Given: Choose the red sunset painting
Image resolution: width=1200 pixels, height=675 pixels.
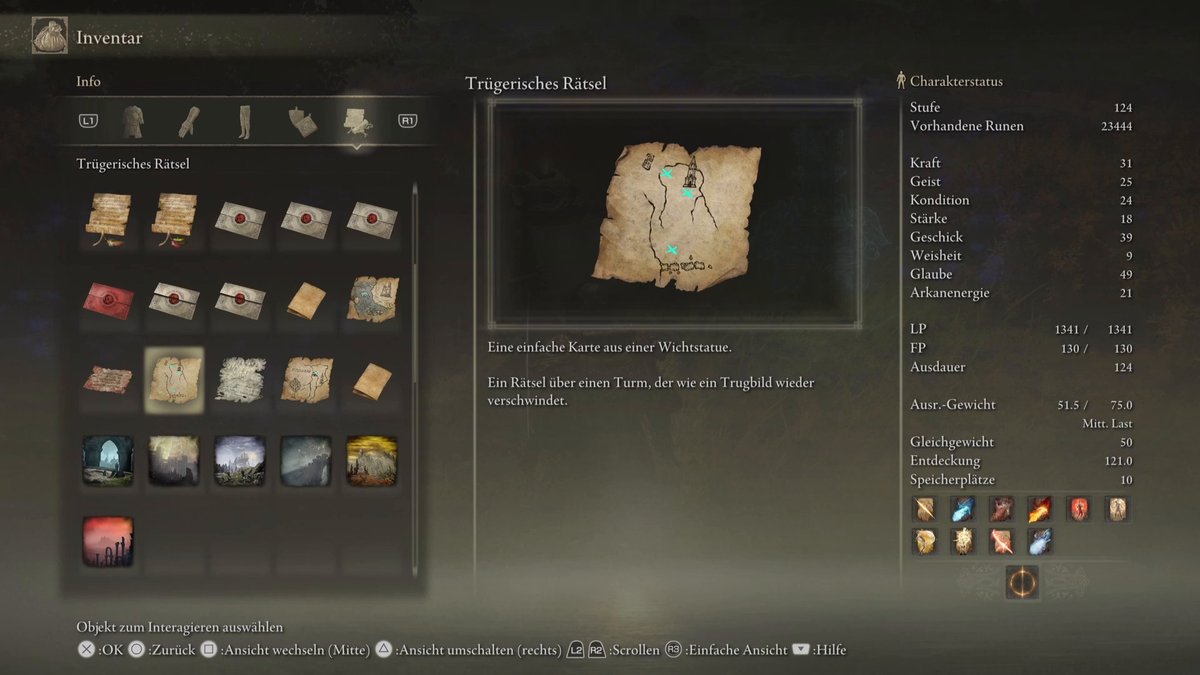Looking at the screenshot, I should 108,541.
